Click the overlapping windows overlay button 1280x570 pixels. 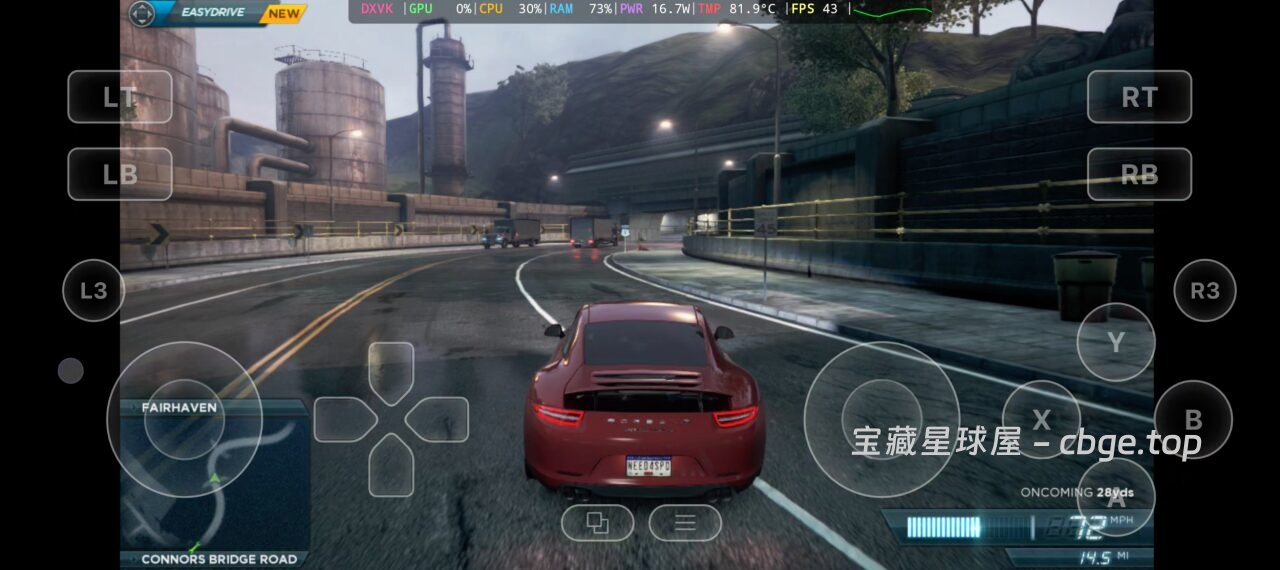point(597,522)
